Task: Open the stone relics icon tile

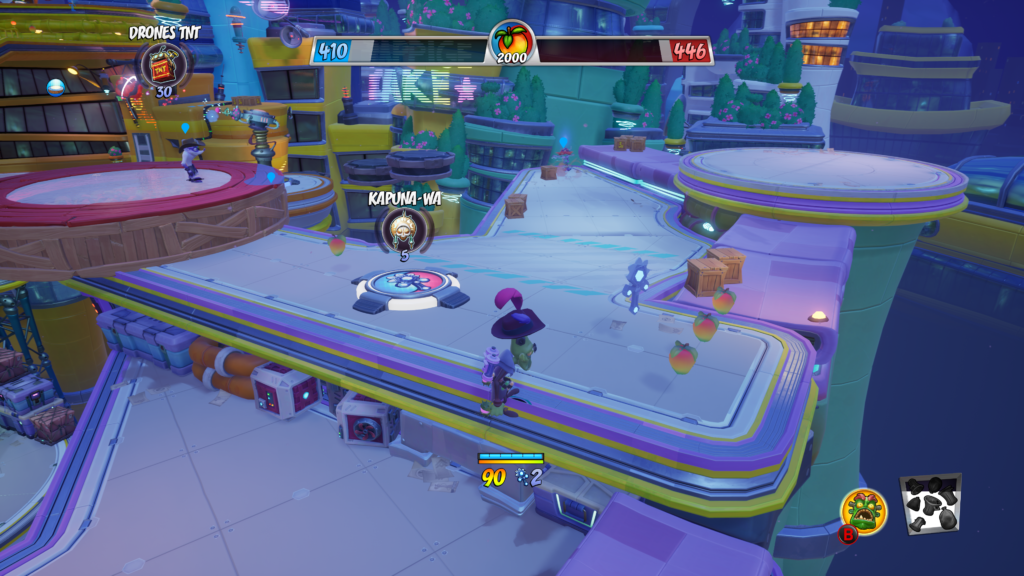Action: coord(930,503)
